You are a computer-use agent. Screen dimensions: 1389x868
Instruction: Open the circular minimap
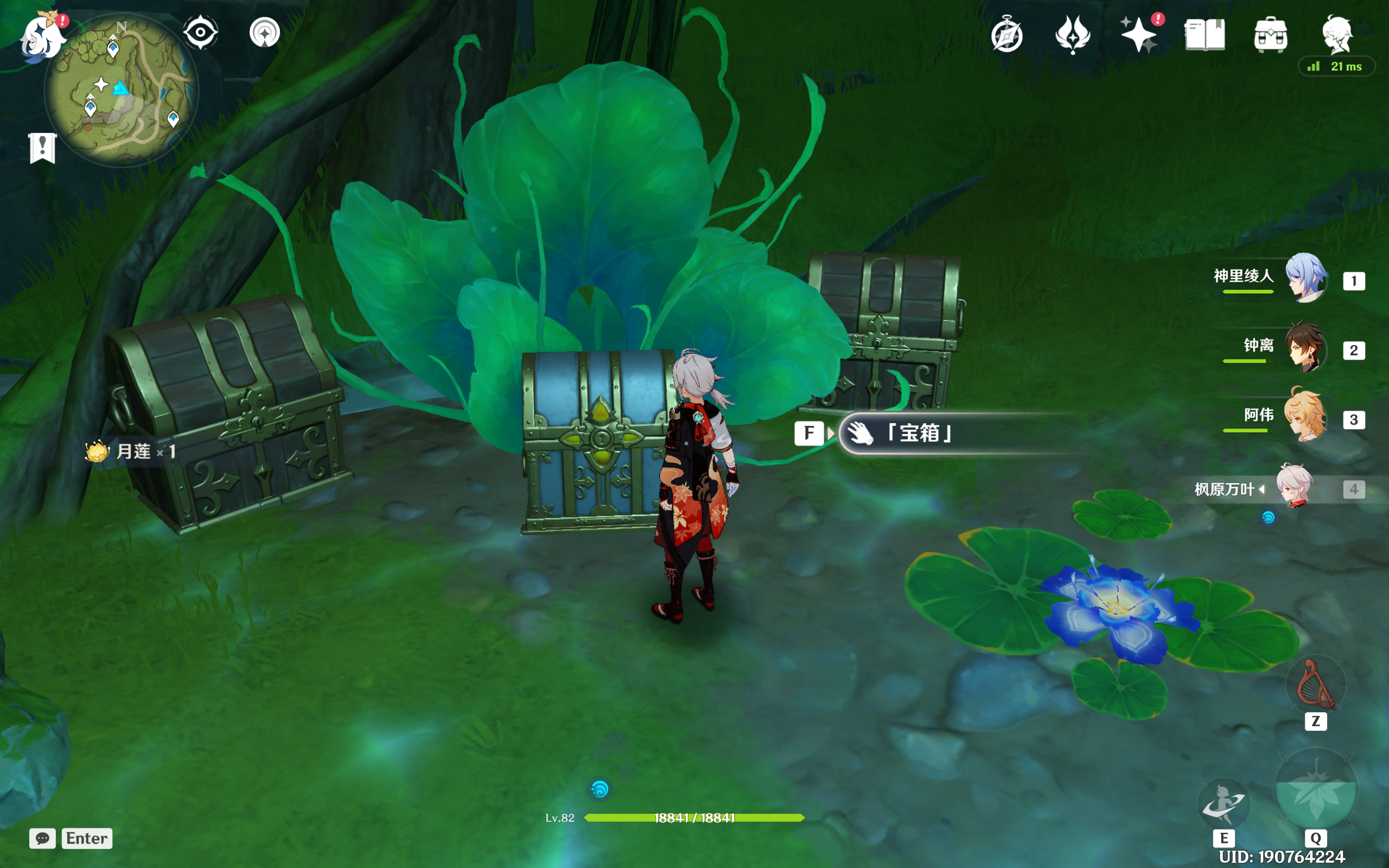122,91
